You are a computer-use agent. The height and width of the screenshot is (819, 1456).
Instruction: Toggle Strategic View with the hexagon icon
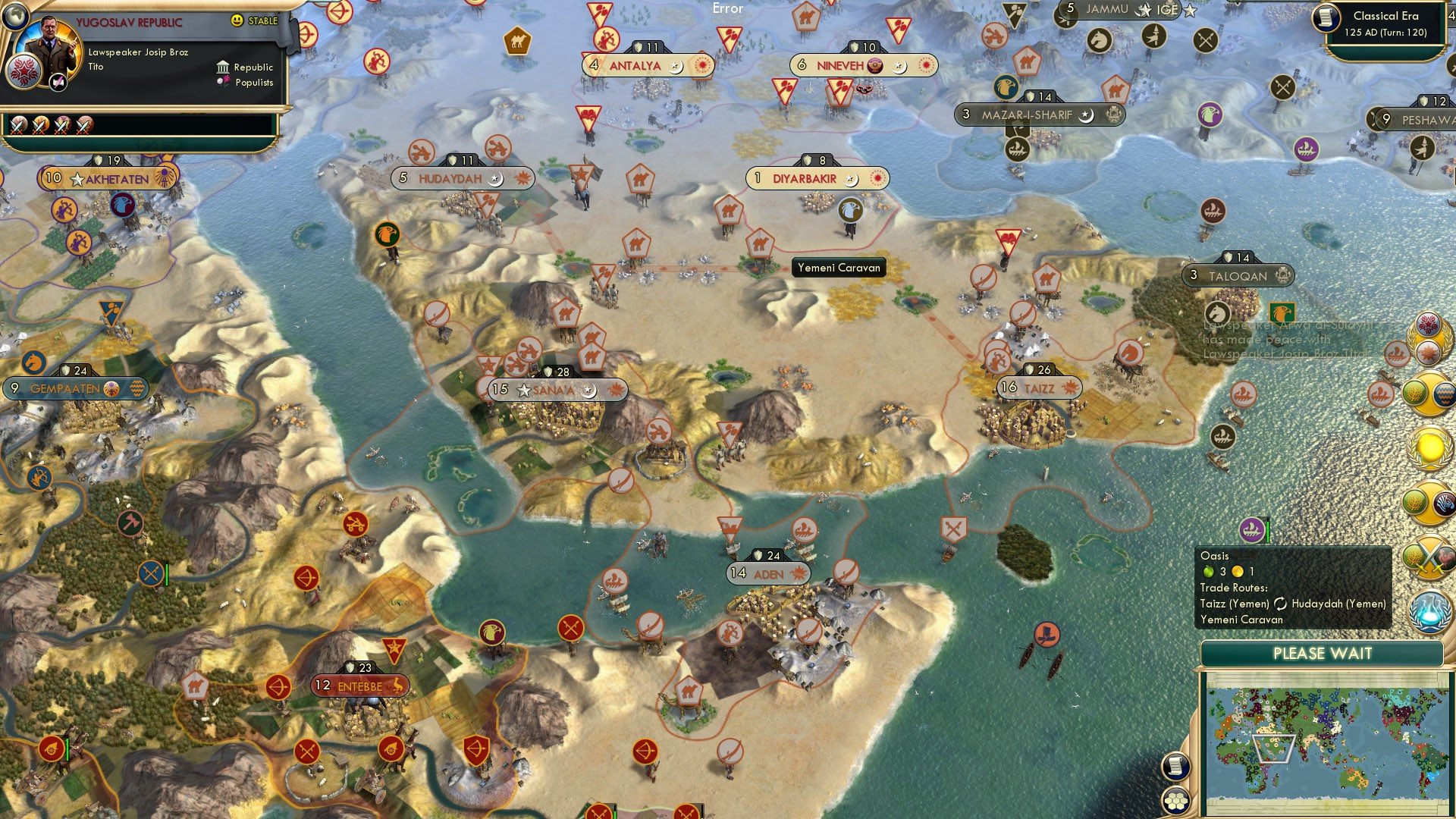1175,802
